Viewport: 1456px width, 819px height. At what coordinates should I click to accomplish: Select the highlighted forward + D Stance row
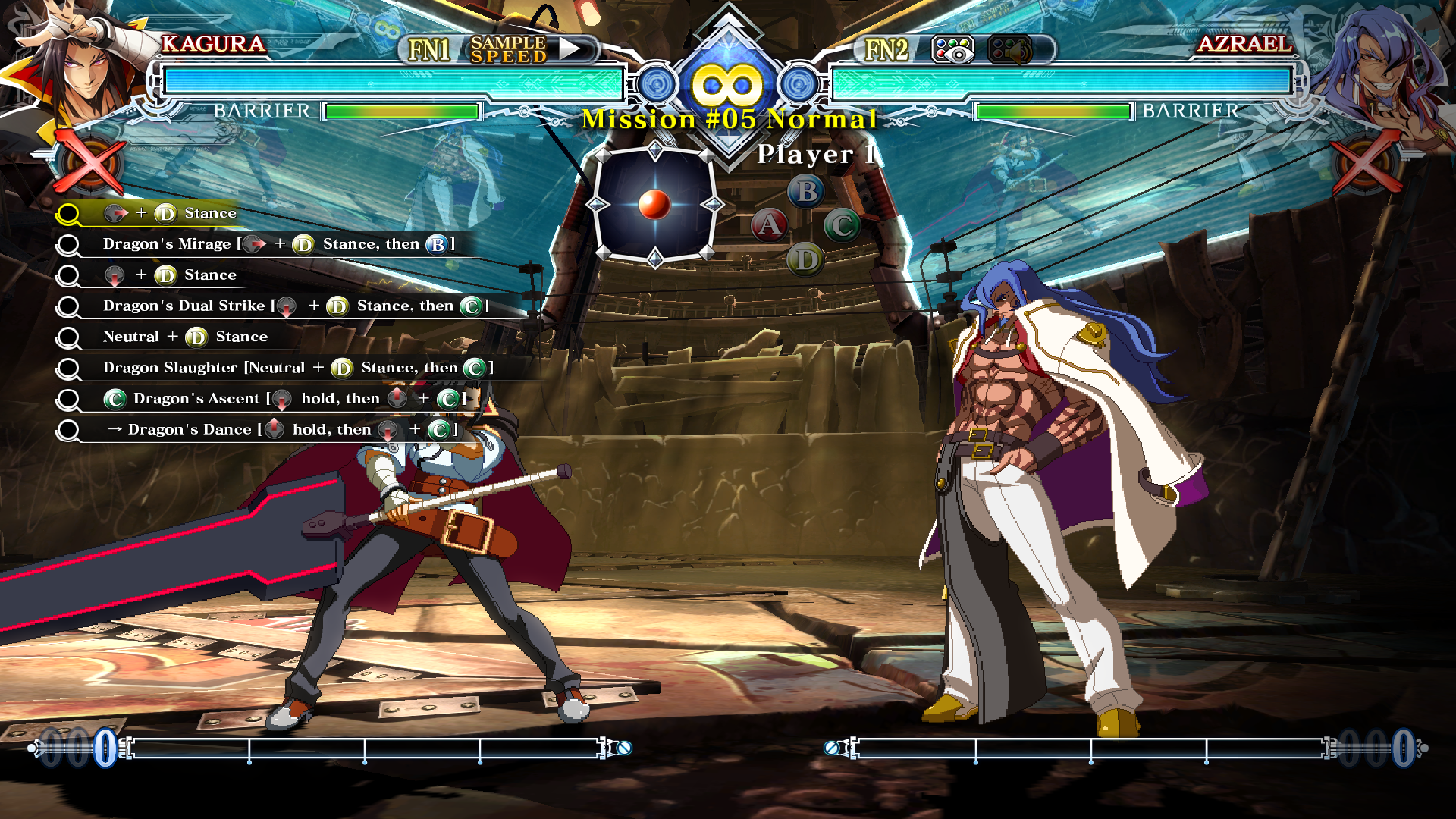point(171,213)
